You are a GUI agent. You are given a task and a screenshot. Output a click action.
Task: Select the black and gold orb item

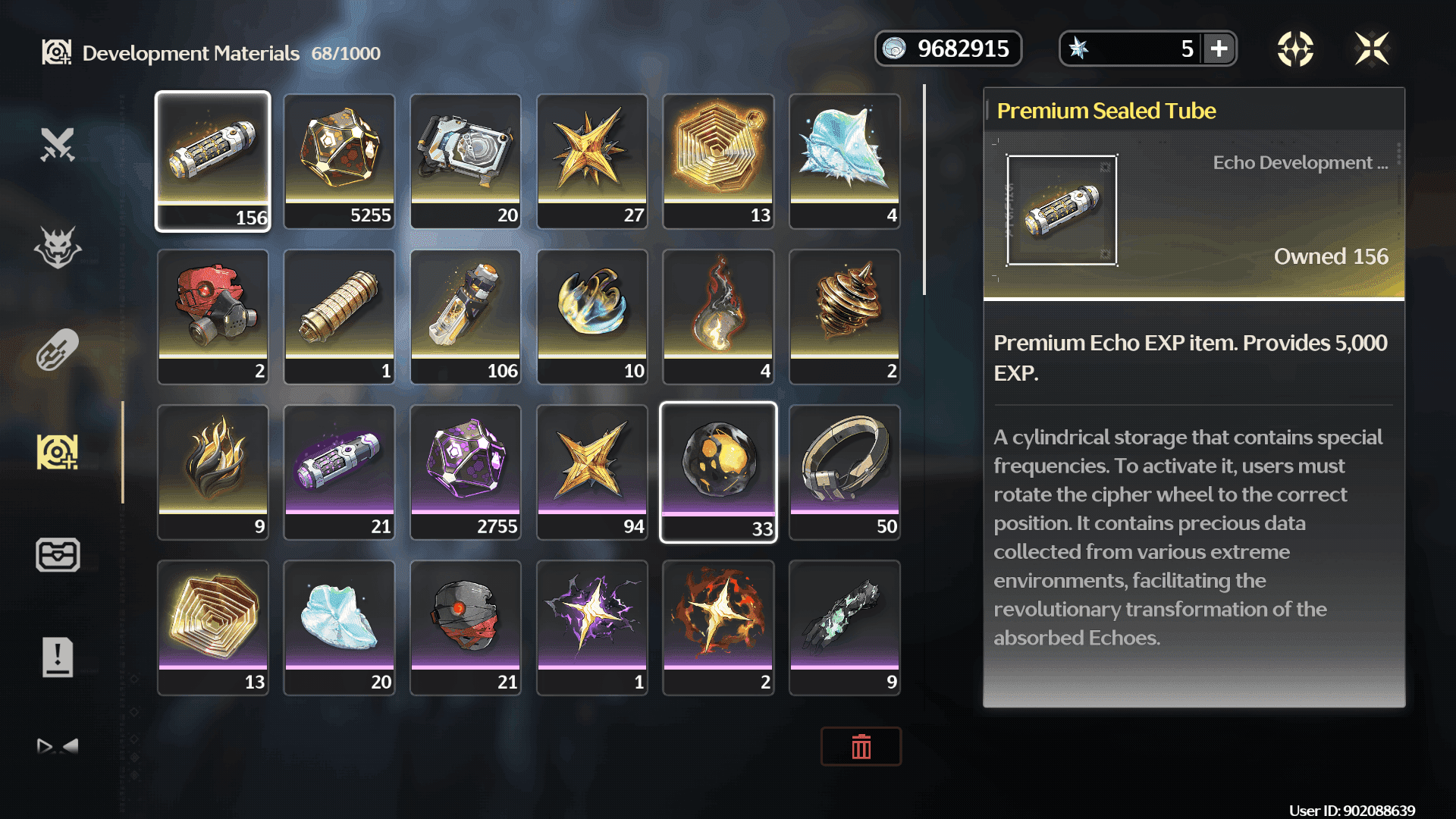(718, 472)
